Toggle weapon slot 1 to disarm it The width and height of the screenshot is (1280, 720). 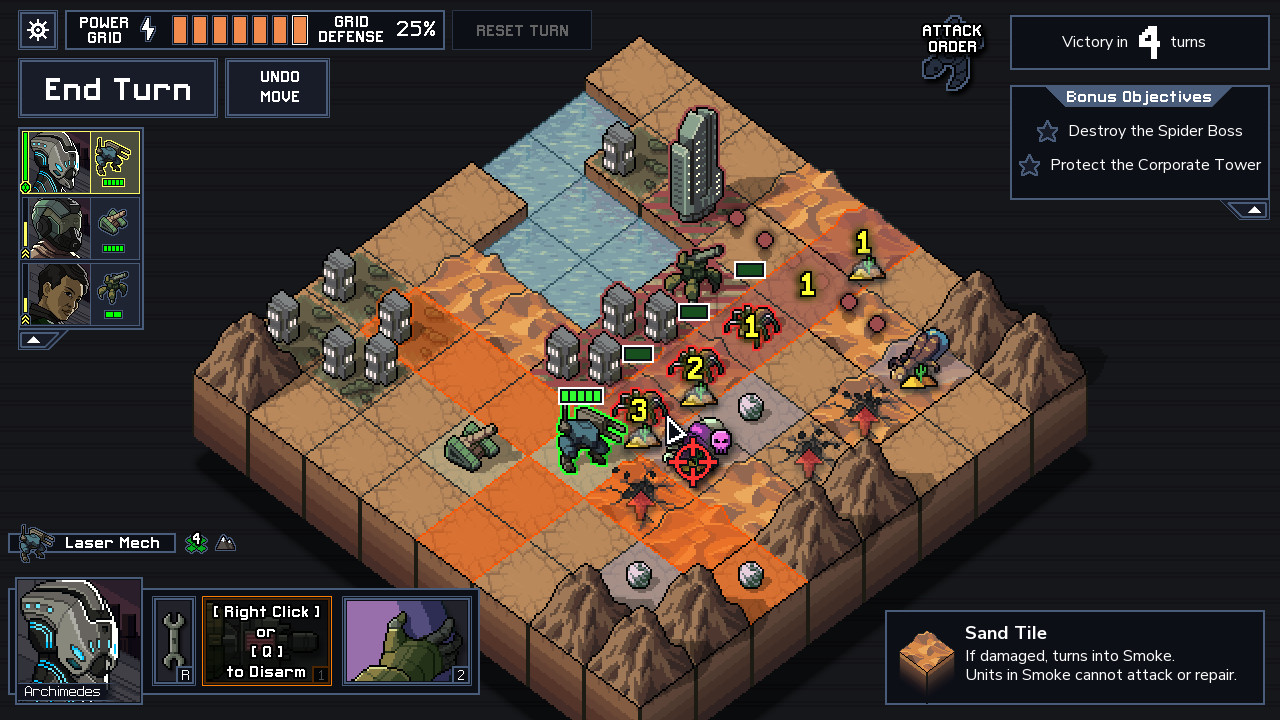266,642
